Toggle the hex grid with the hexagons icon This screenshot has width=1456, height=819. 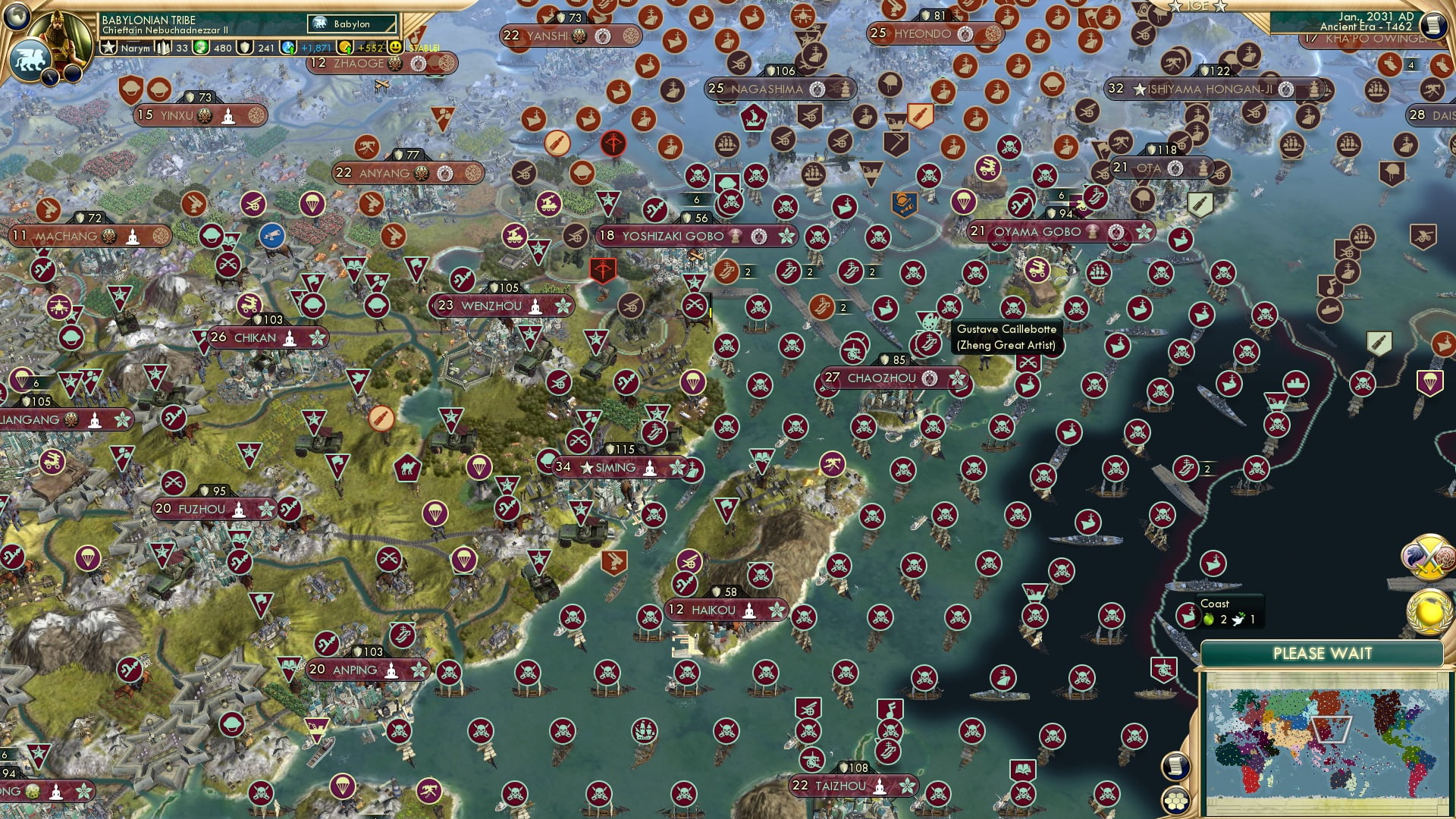[x=1176, y=802]
